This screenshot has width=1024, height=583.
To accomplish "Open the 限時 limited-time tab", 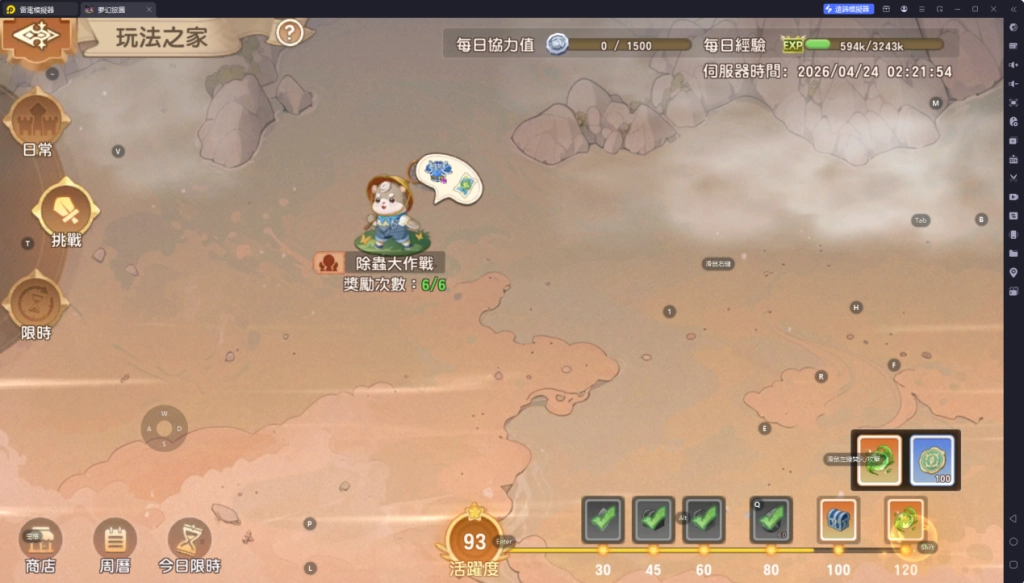I will [36, 305].
